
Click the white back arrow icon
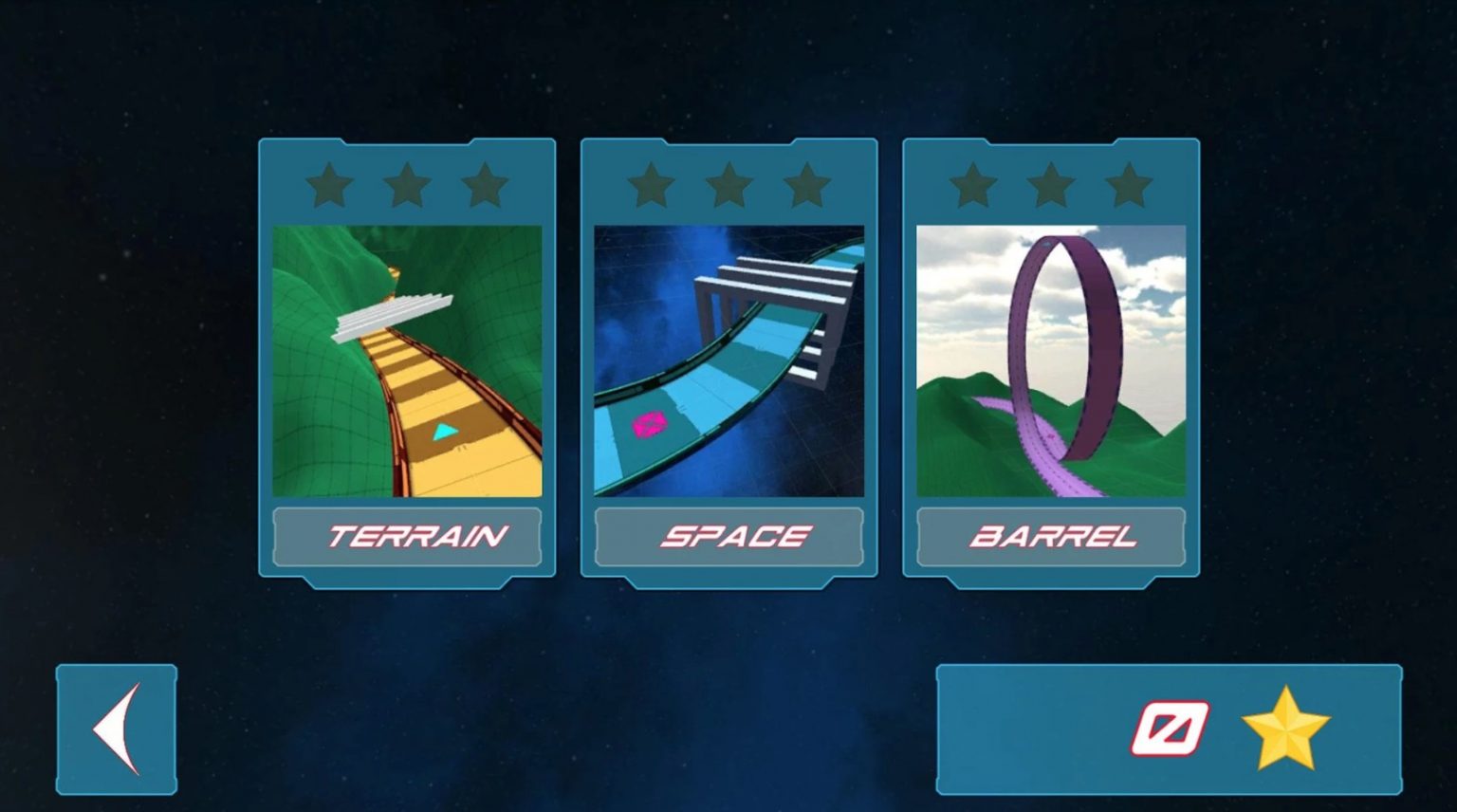116,729
